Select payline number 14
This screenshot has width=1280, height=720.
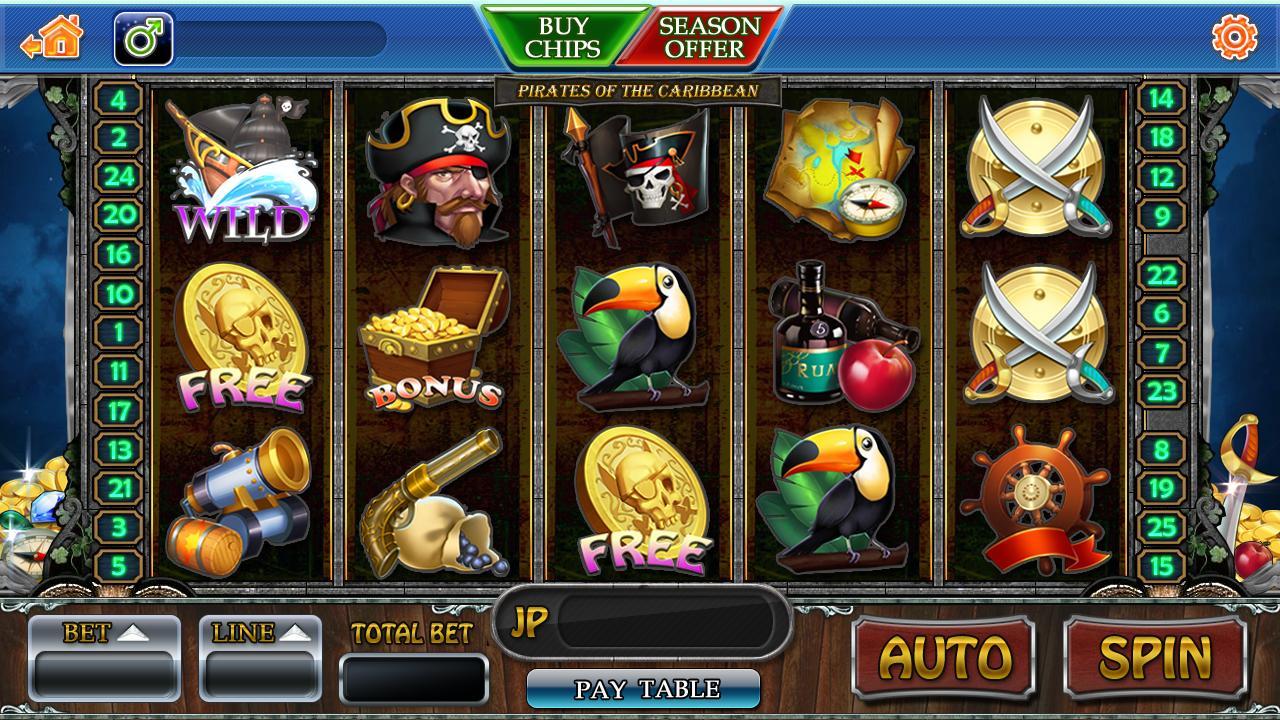click(1161, 99)
